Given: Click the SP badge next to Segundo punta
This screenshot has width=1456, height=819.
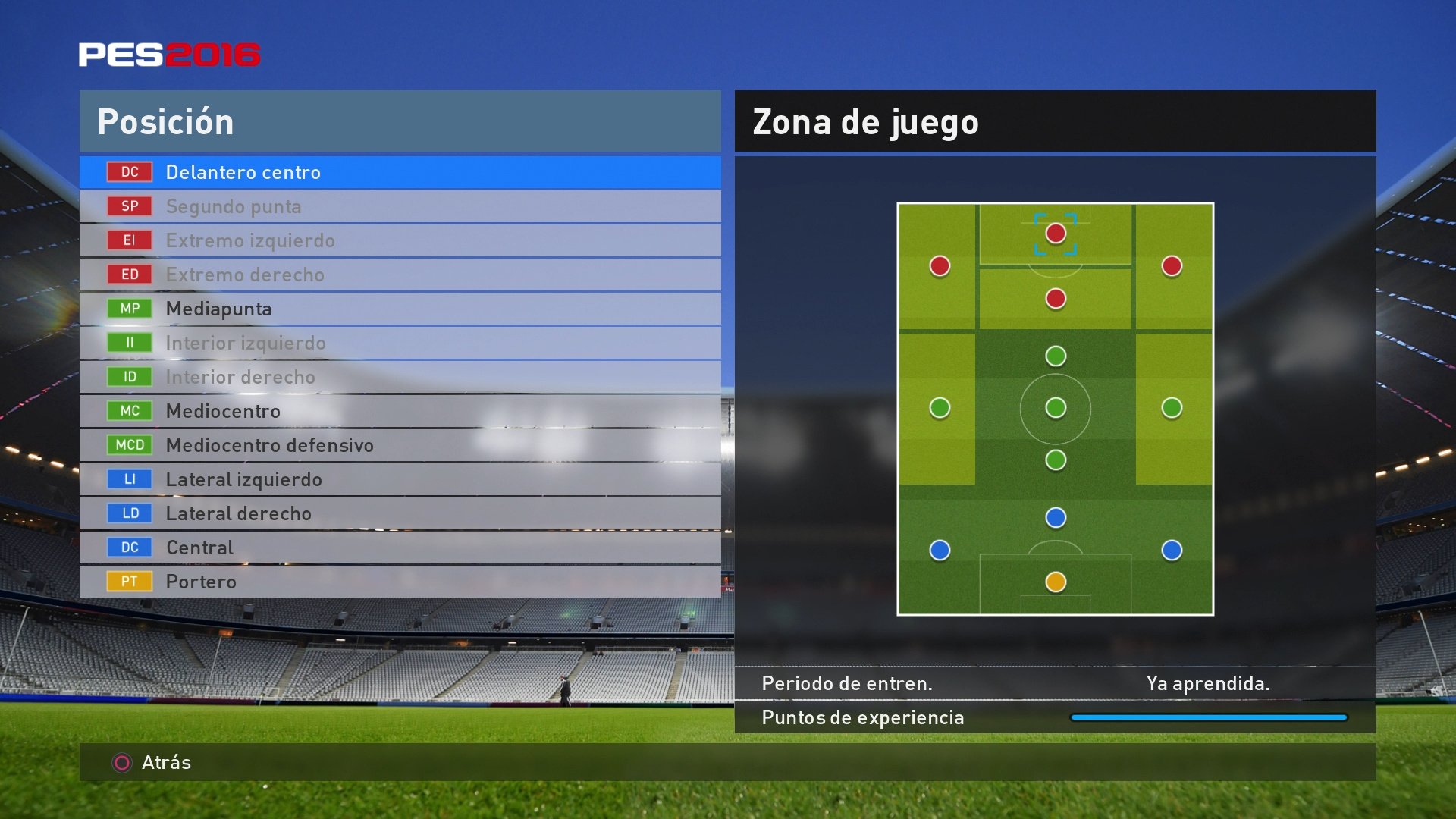Looking at the screenshot, I should [x=129, y=206].
